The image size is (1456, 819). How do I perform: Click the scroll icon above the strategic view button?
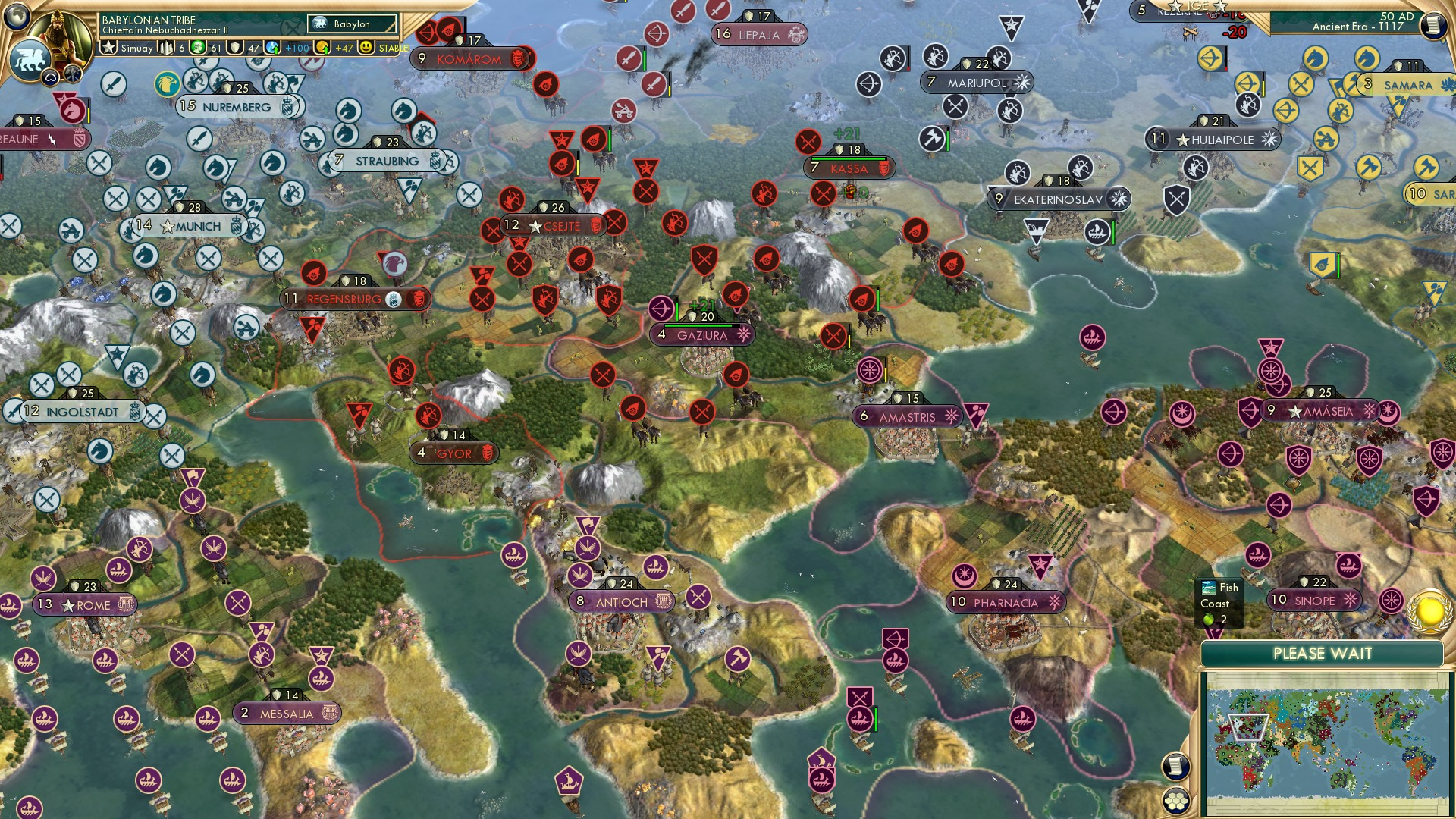pyautogui.click(x=1176, y=764)
